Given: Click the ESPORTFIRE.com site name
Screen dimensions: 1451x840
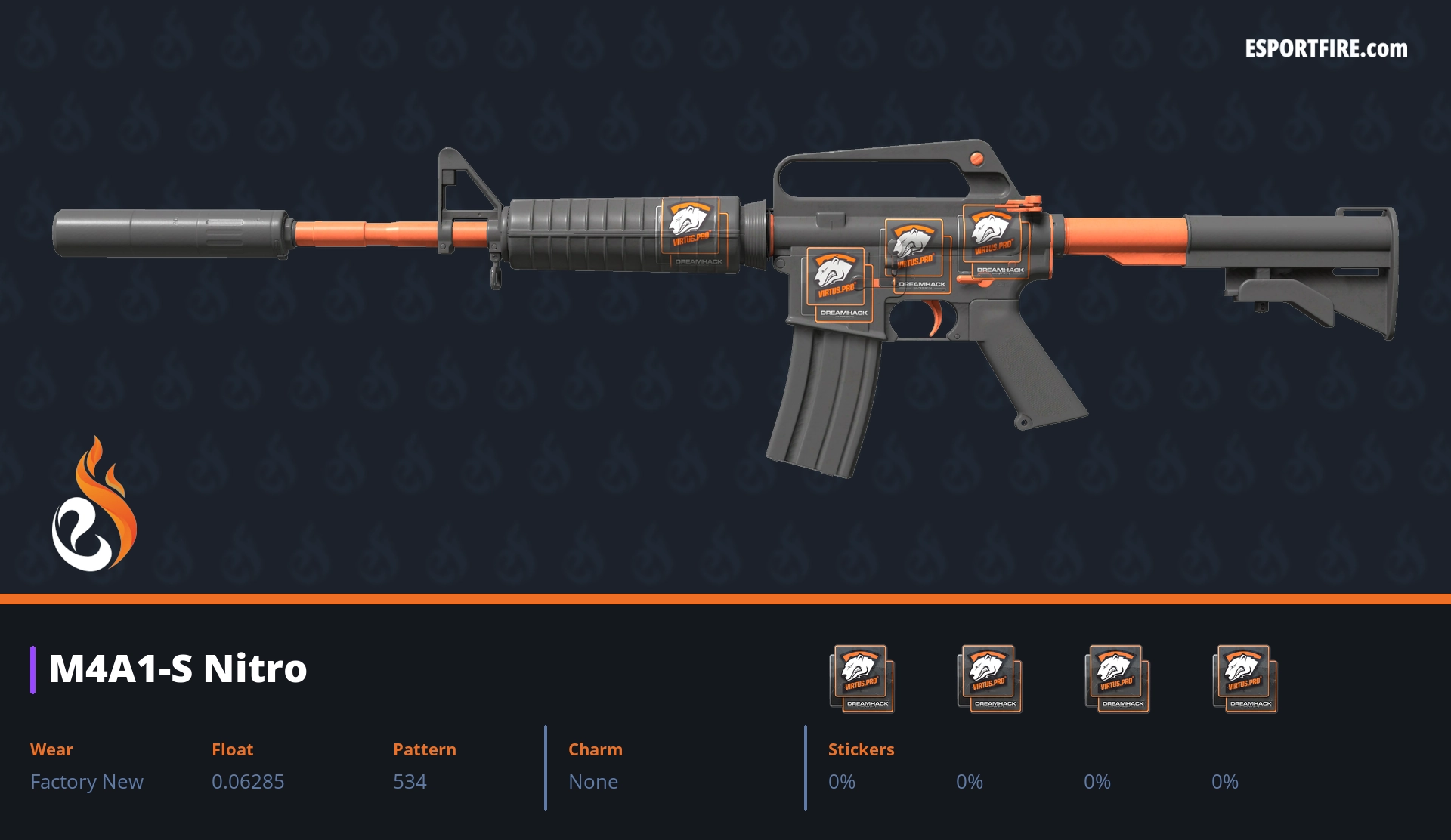Looking at the screenshot, I should tap(1326, 49).
